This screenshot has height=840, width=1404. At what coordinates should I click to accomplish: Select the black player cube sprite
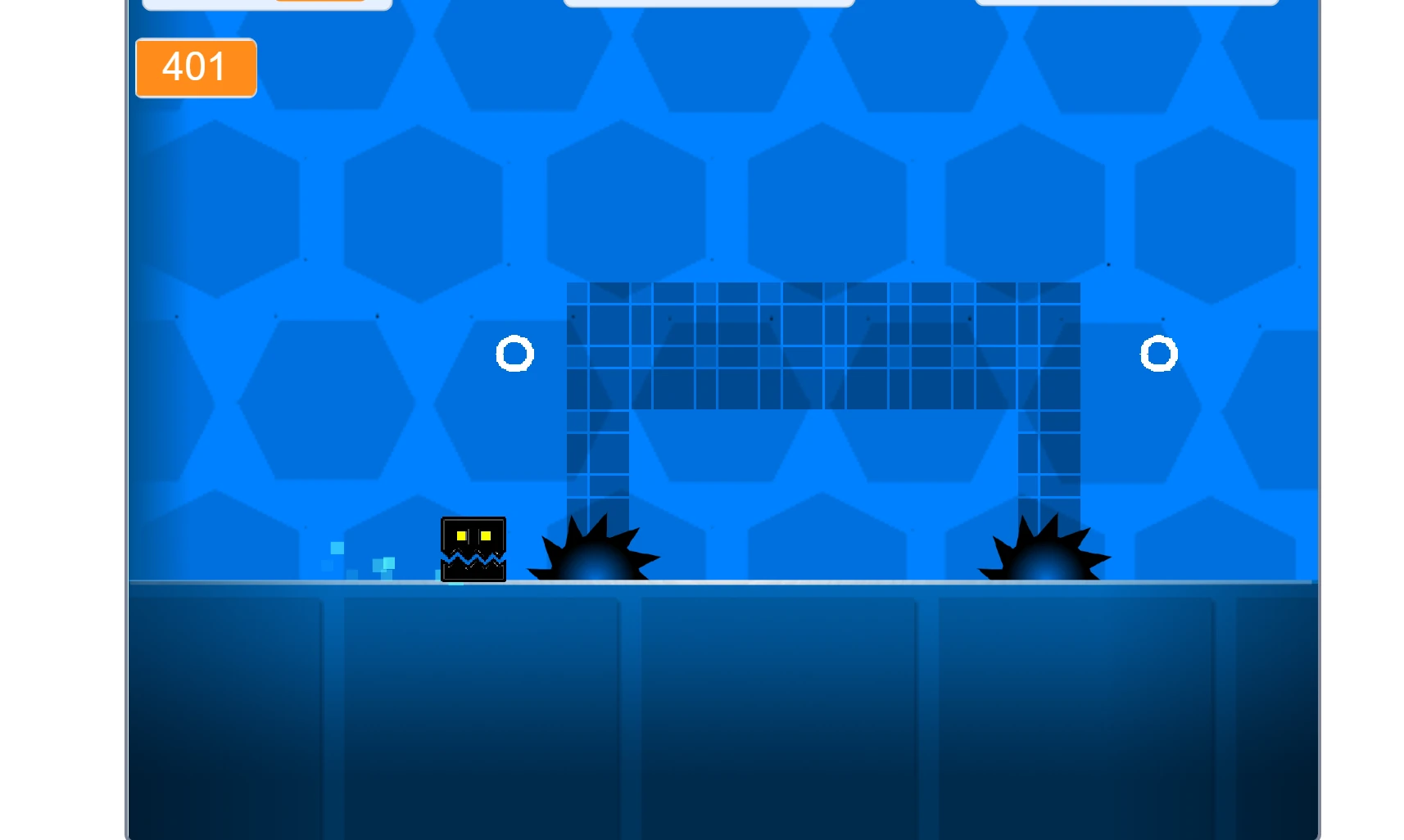(x=473, y=549)
